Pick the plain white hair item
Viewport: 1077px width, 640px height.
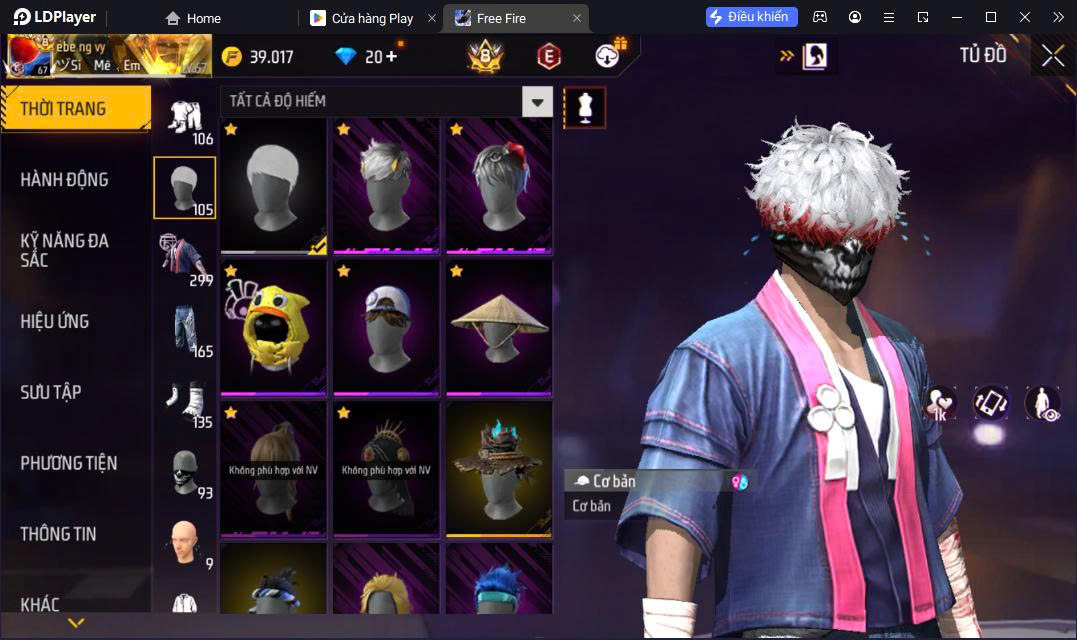click(x=273, y=186)
